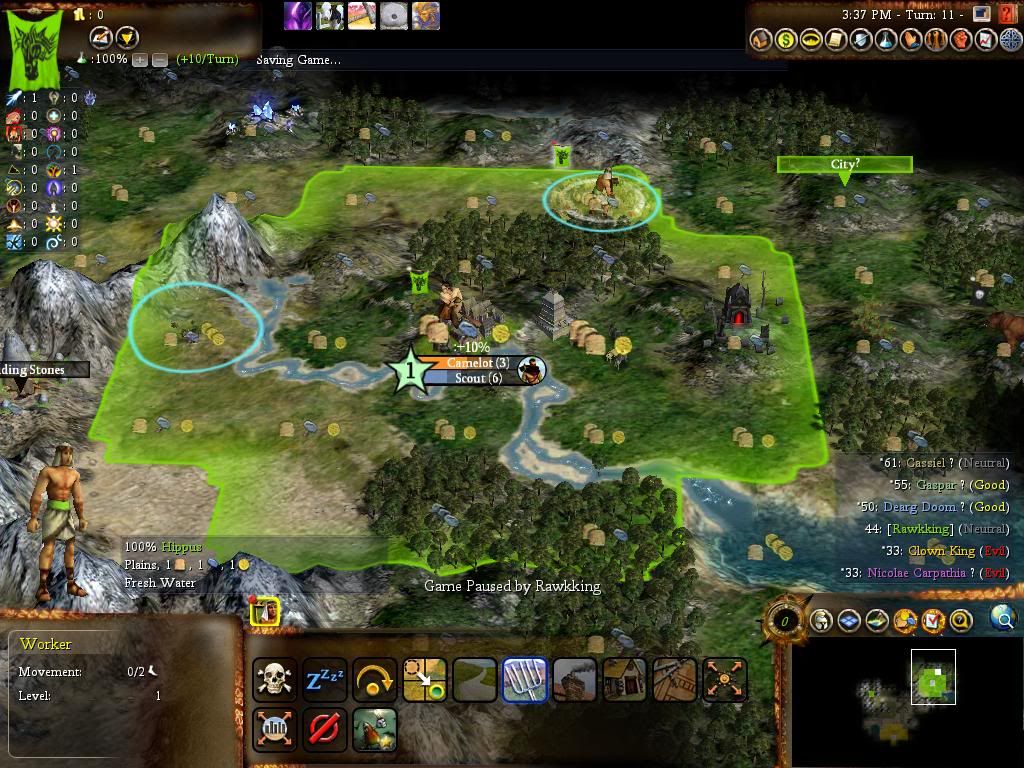Toggle the score display checklist icon
This screenshot has height=768, width=1024.
(x=933, y=621)
